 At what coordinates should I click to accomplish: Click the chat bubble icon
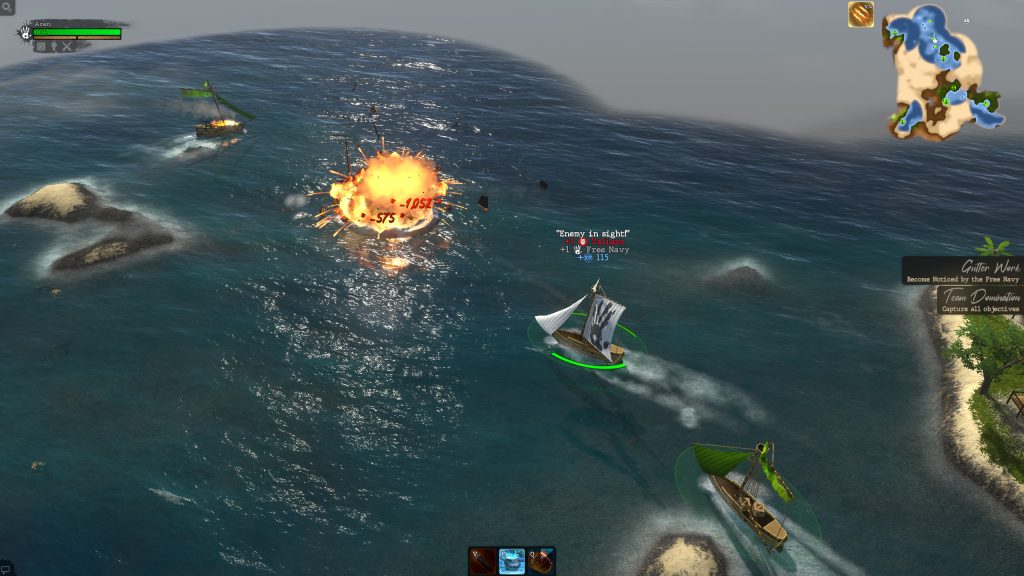pyautogui.click(x=6, y=569)
